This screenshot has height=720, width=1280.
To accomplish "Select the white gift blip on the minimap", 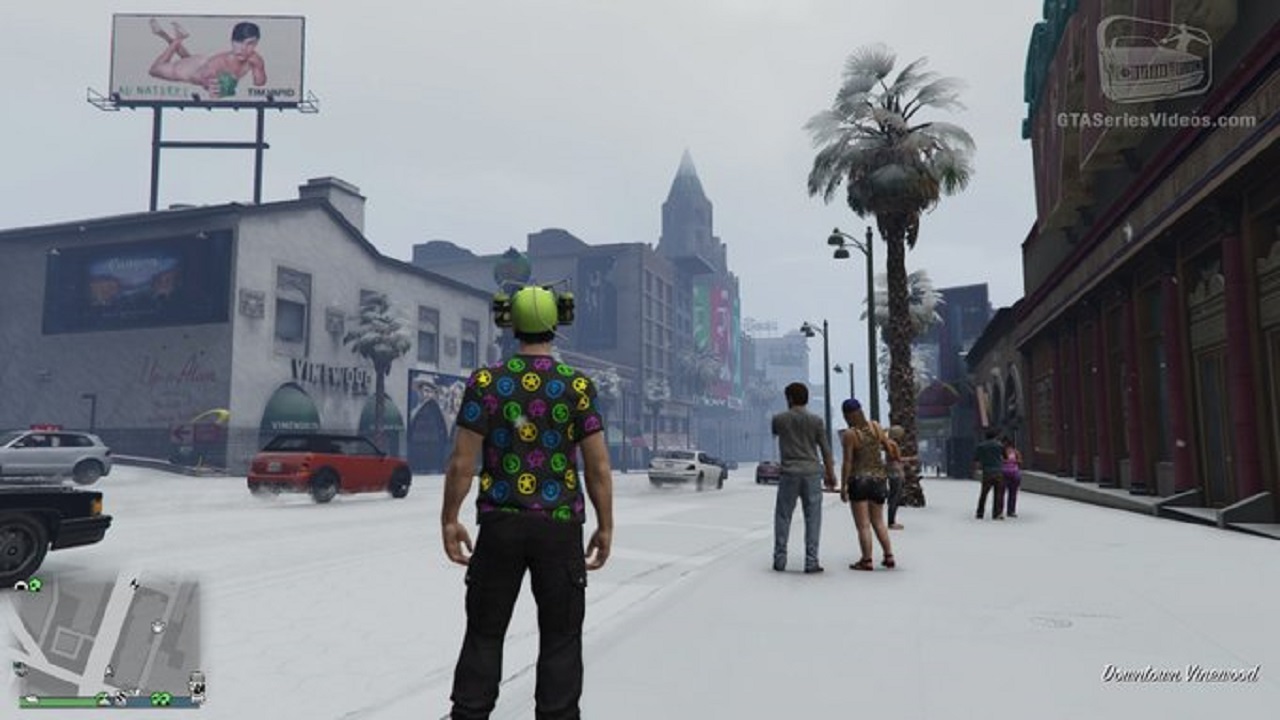I will [158, 627].
